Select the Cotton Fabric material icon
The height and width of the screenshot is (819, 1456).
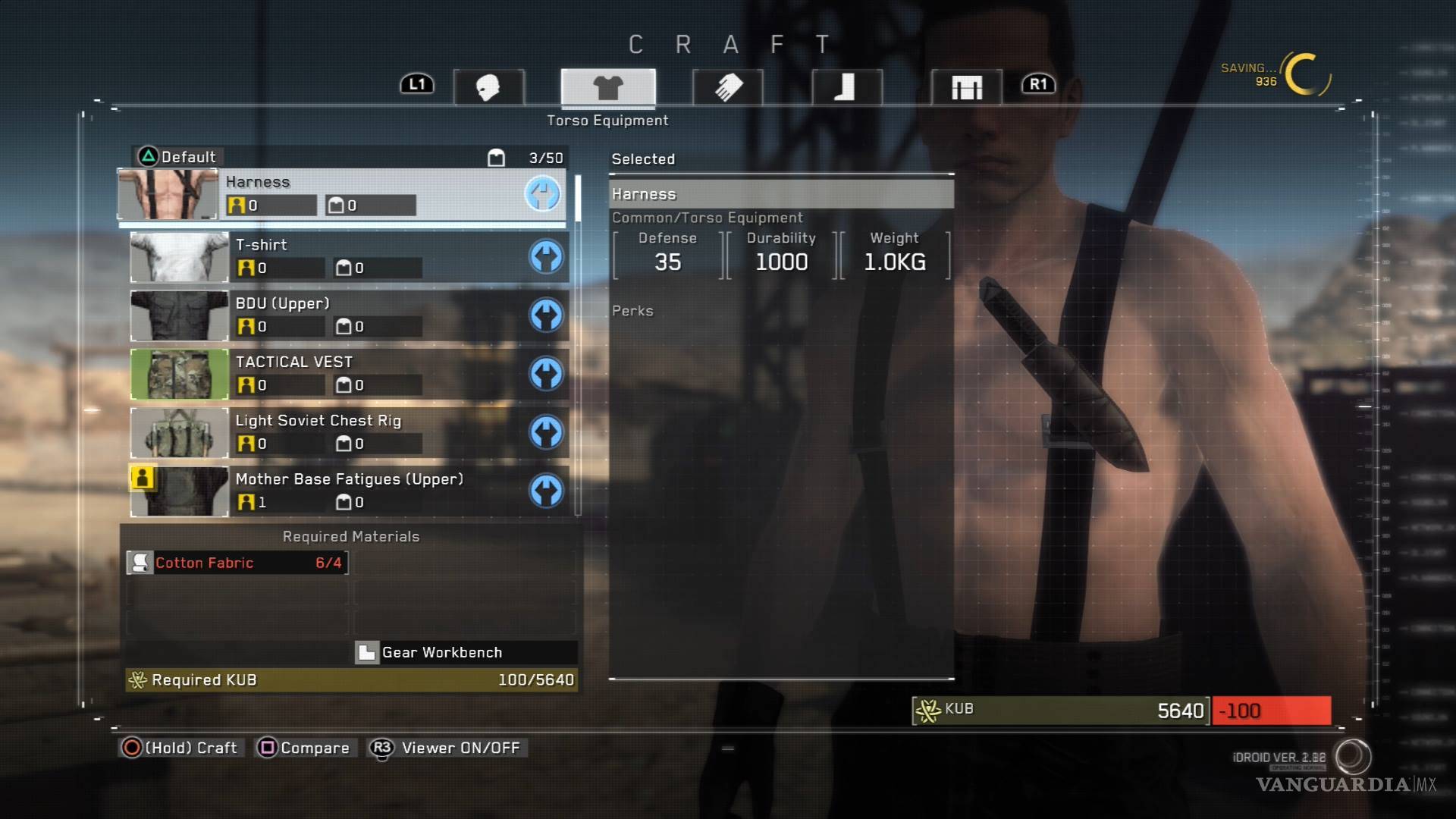click(140, 563)
